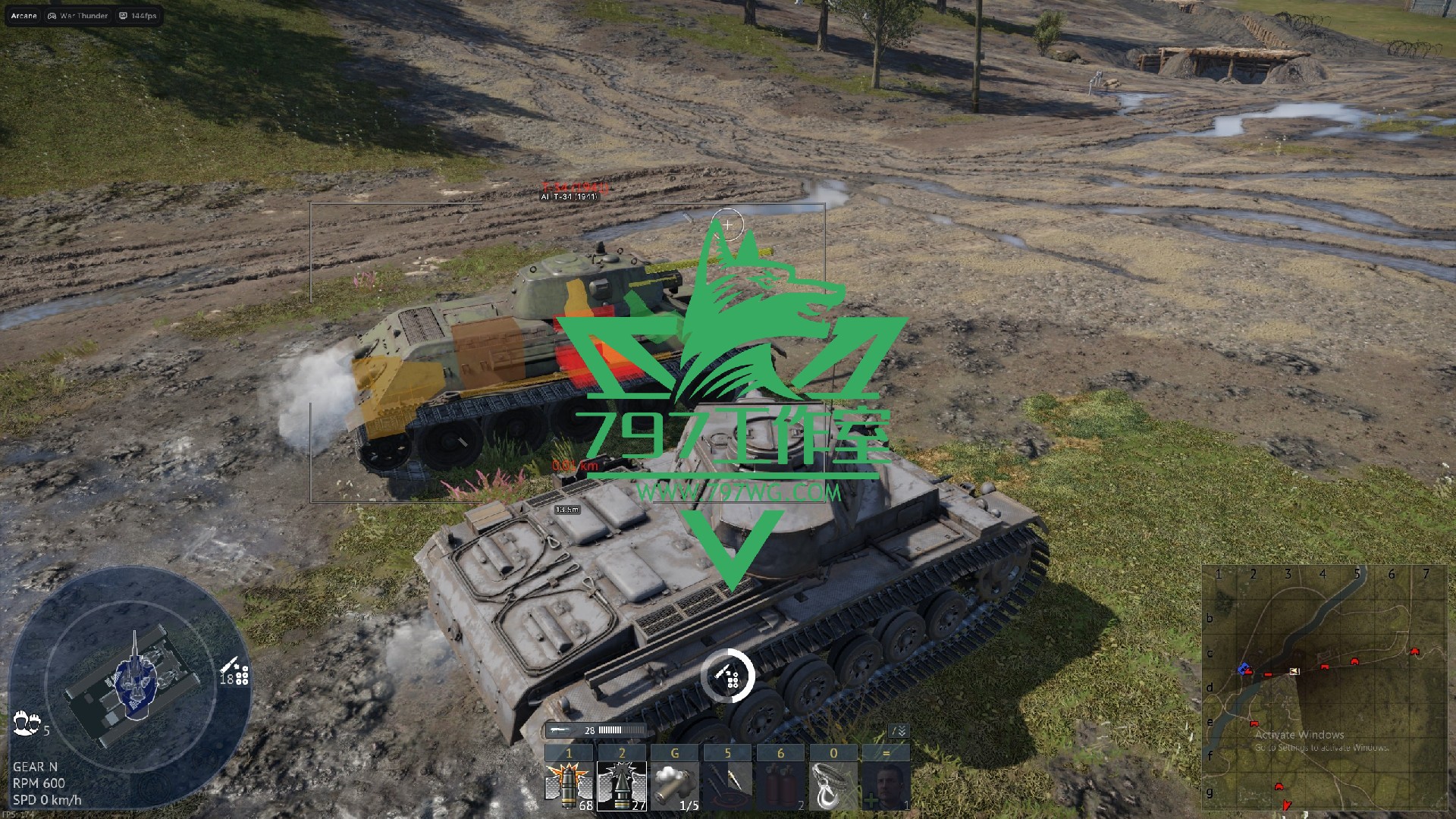The width and height of the screenshot is (1456, 819).
Task: Select the high-explosive shell with 68 rounds
Action: coord(569,786)
